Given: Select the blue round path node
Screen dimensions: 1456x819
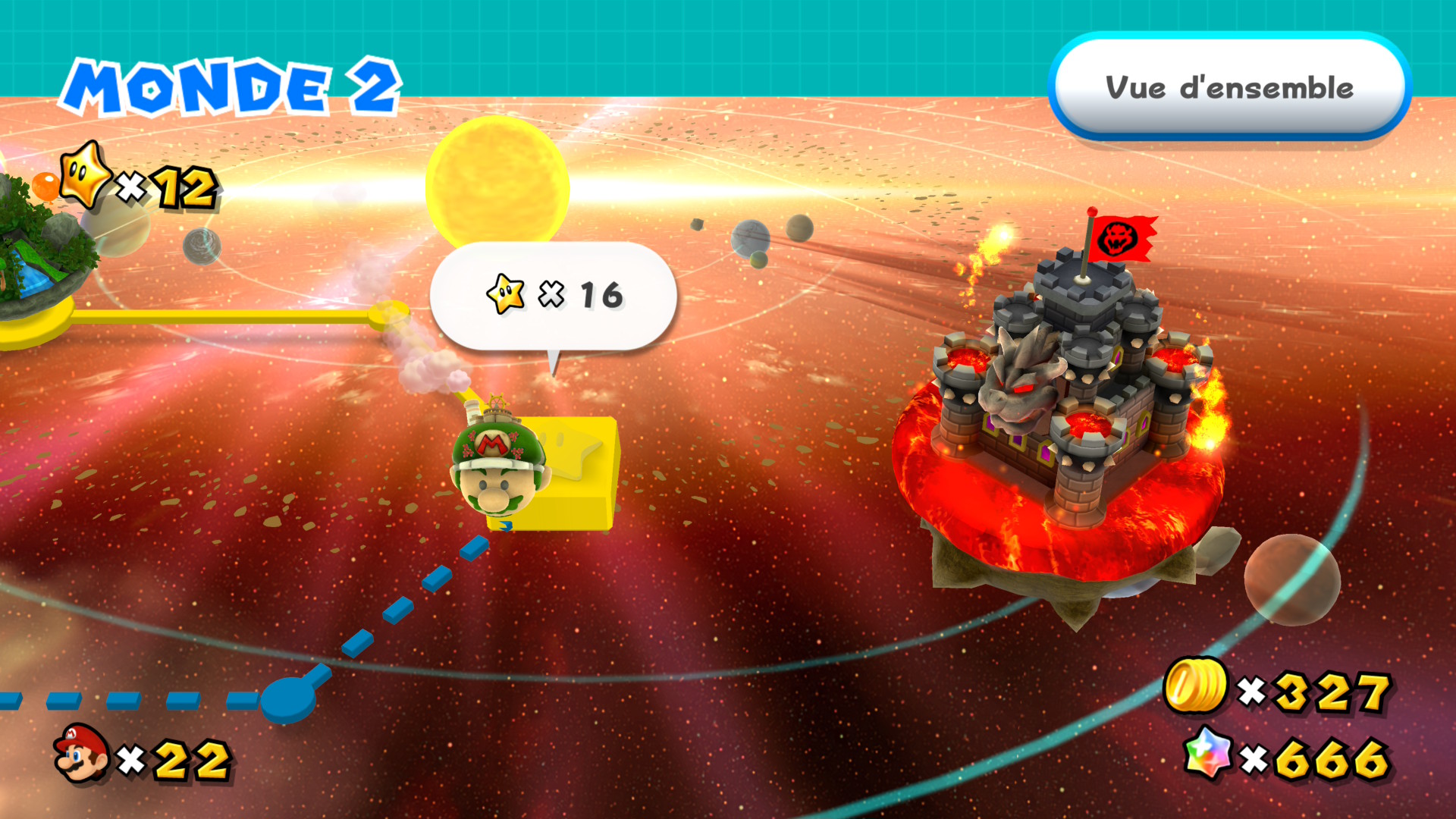Looking at the screenshot, I should (x=288, y=698).
